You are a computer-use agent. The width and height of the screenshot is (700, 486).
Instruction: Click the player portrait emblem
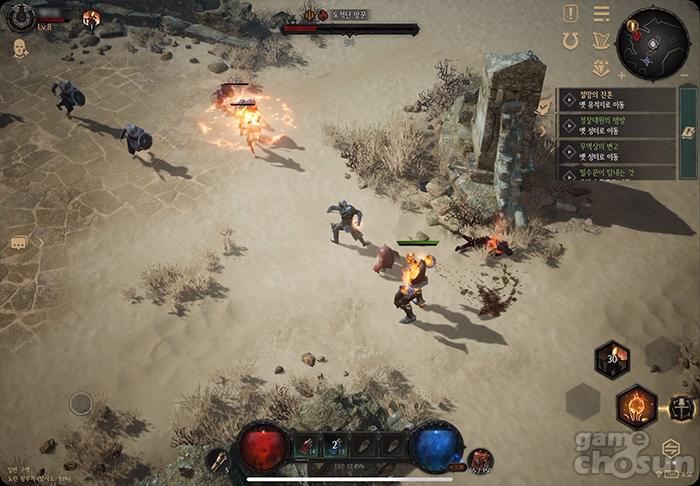(x=20, y=16)
